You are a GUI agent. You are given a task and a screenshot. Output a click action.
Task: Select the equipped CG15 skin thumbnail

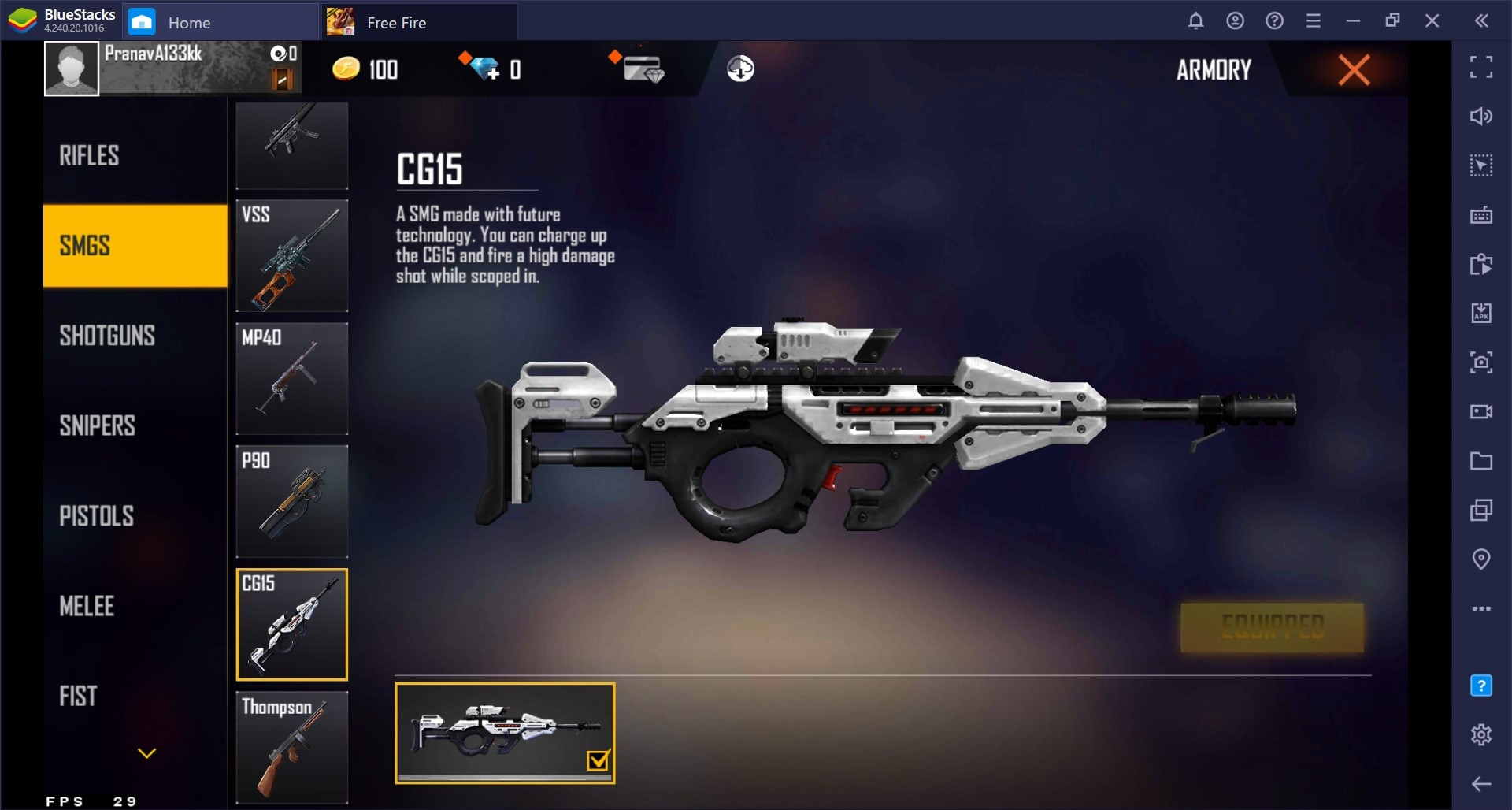[x=505, y=733]
